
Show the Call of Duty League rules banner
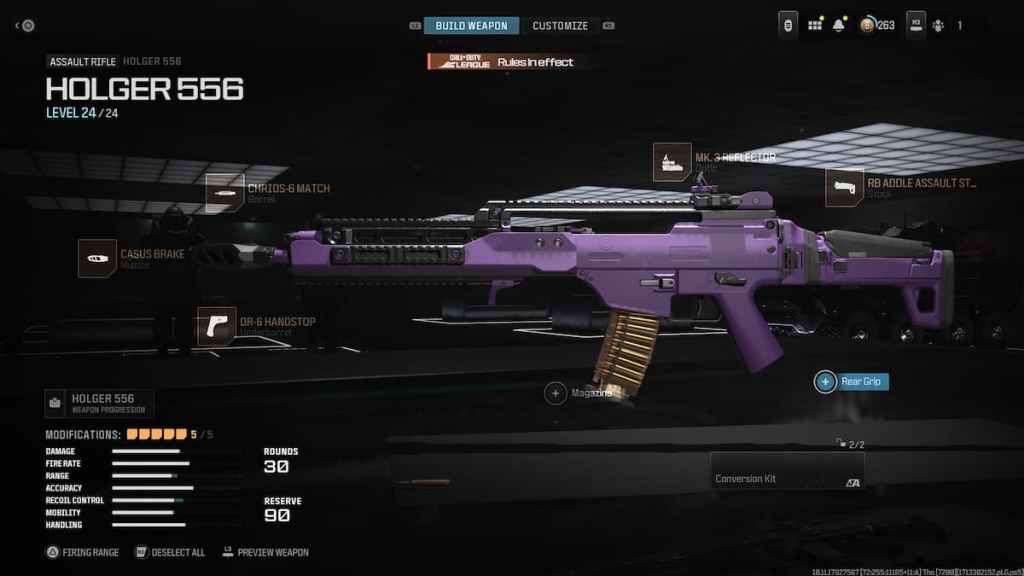pos(501,62)
